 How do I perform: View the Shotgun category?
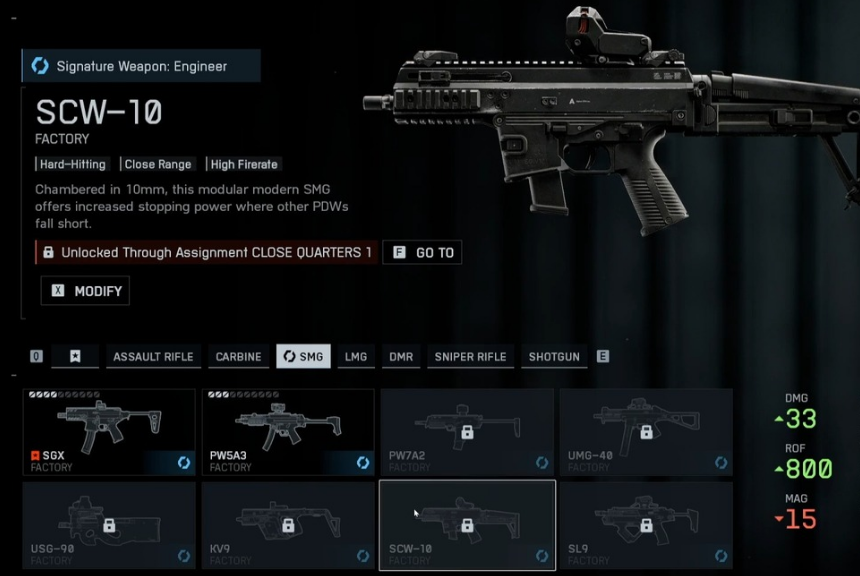[554, 357]
